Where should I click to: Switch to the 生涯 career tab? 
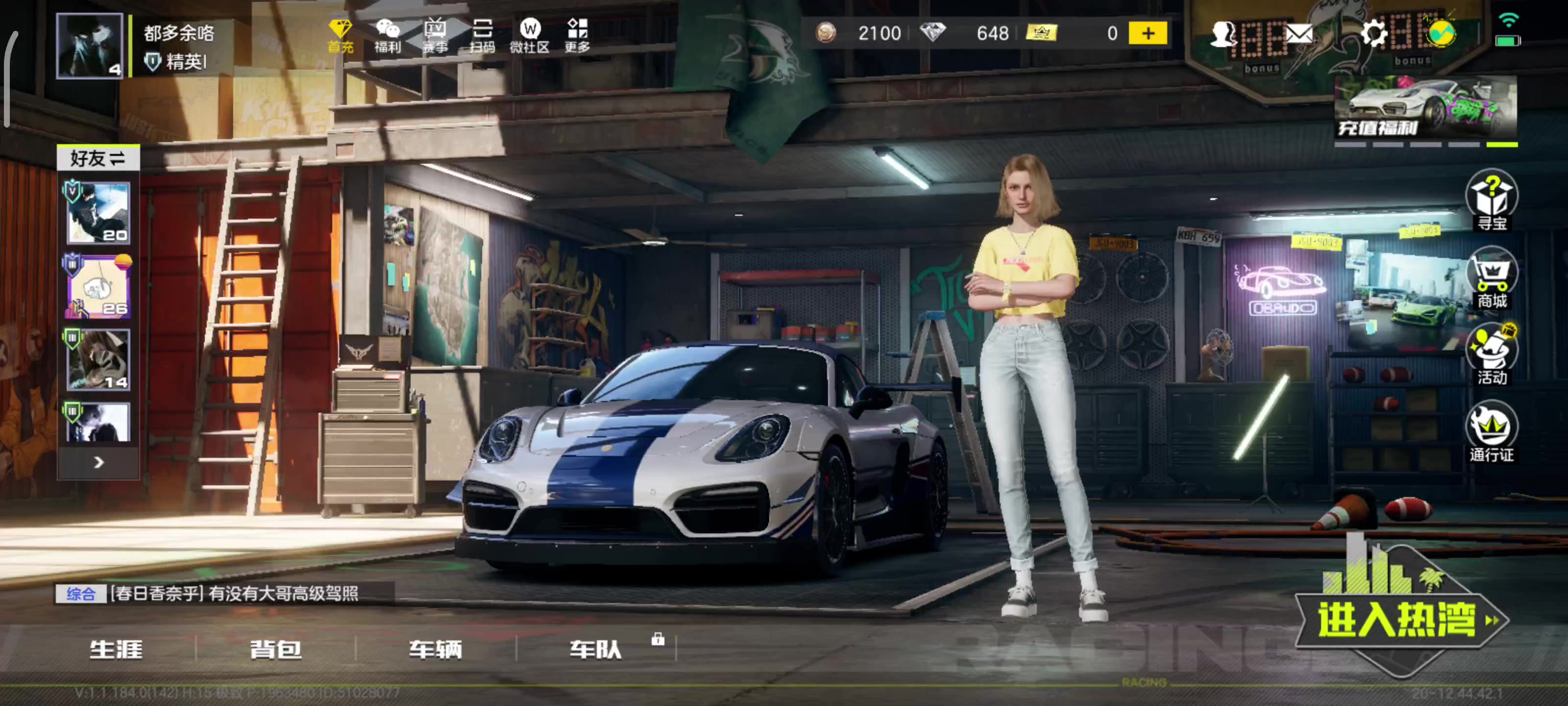coord(116,649)
